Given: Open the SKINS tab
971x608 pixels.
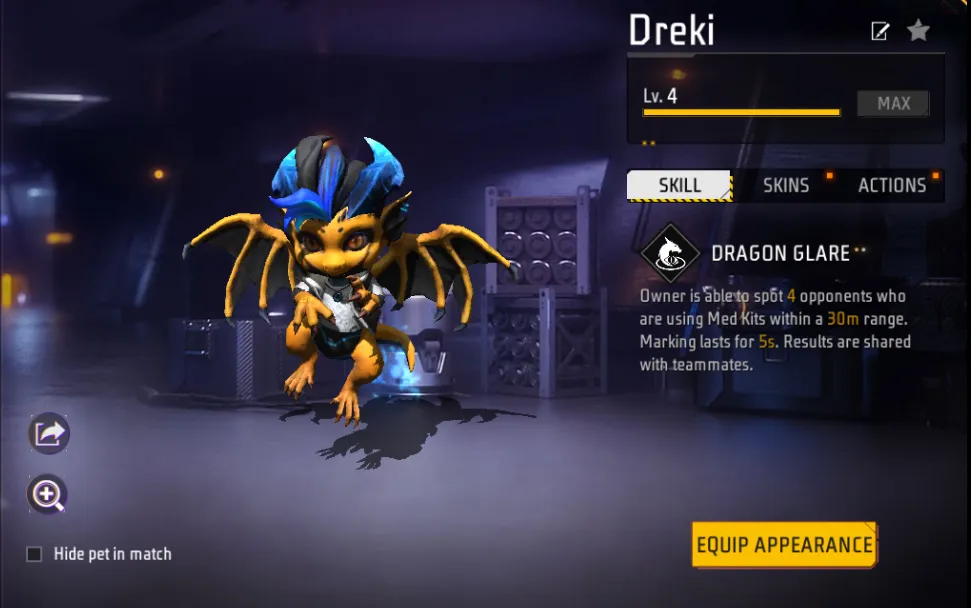Looking at the screenshot, I should tap(786, 185).
